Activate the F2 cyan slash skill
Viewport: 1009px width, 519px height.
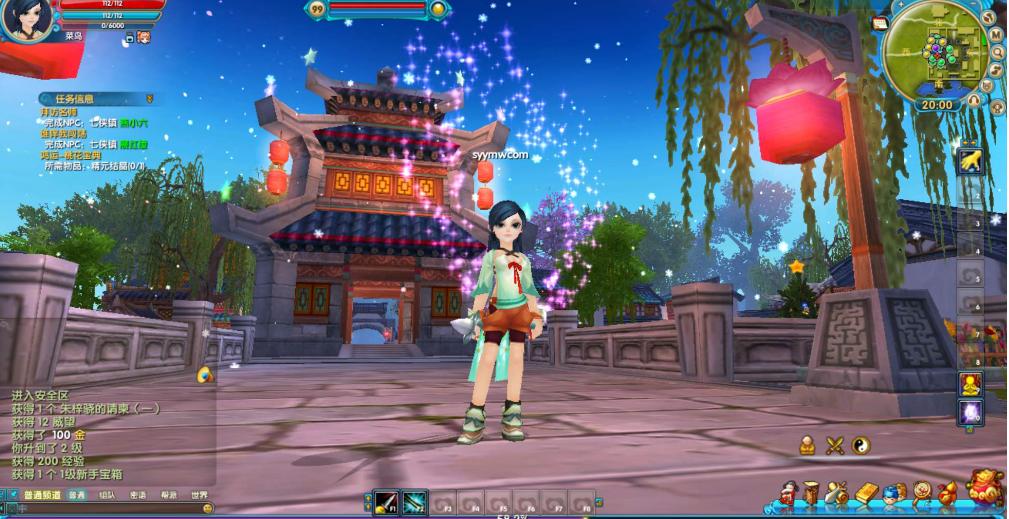pyautogui.click(x=414, y=500)
